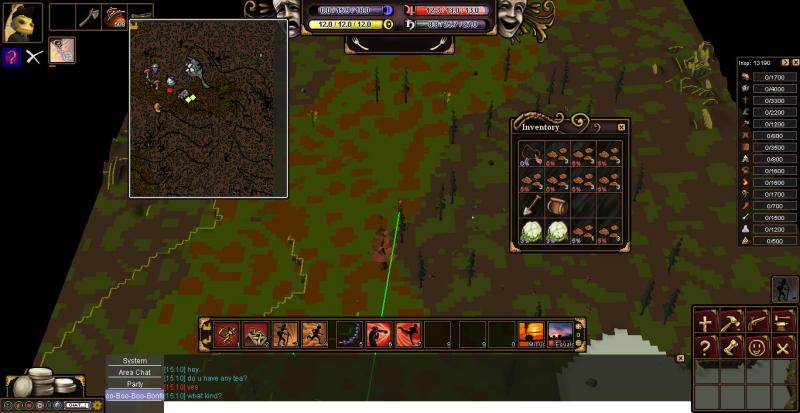This screenshot has width=800, height=413.
Task: Select the shovel in the inventory
Action: coord(531,207)
